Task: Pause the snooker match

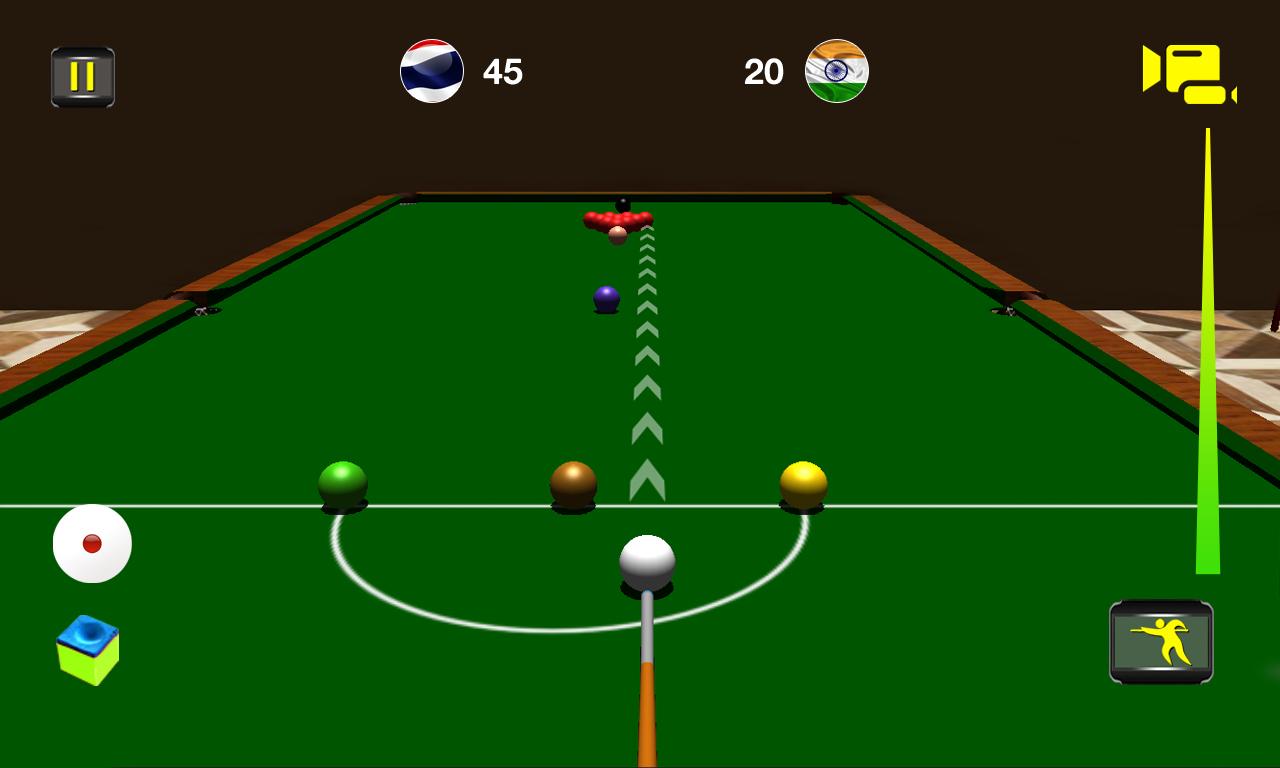Action: pos(84,75)
